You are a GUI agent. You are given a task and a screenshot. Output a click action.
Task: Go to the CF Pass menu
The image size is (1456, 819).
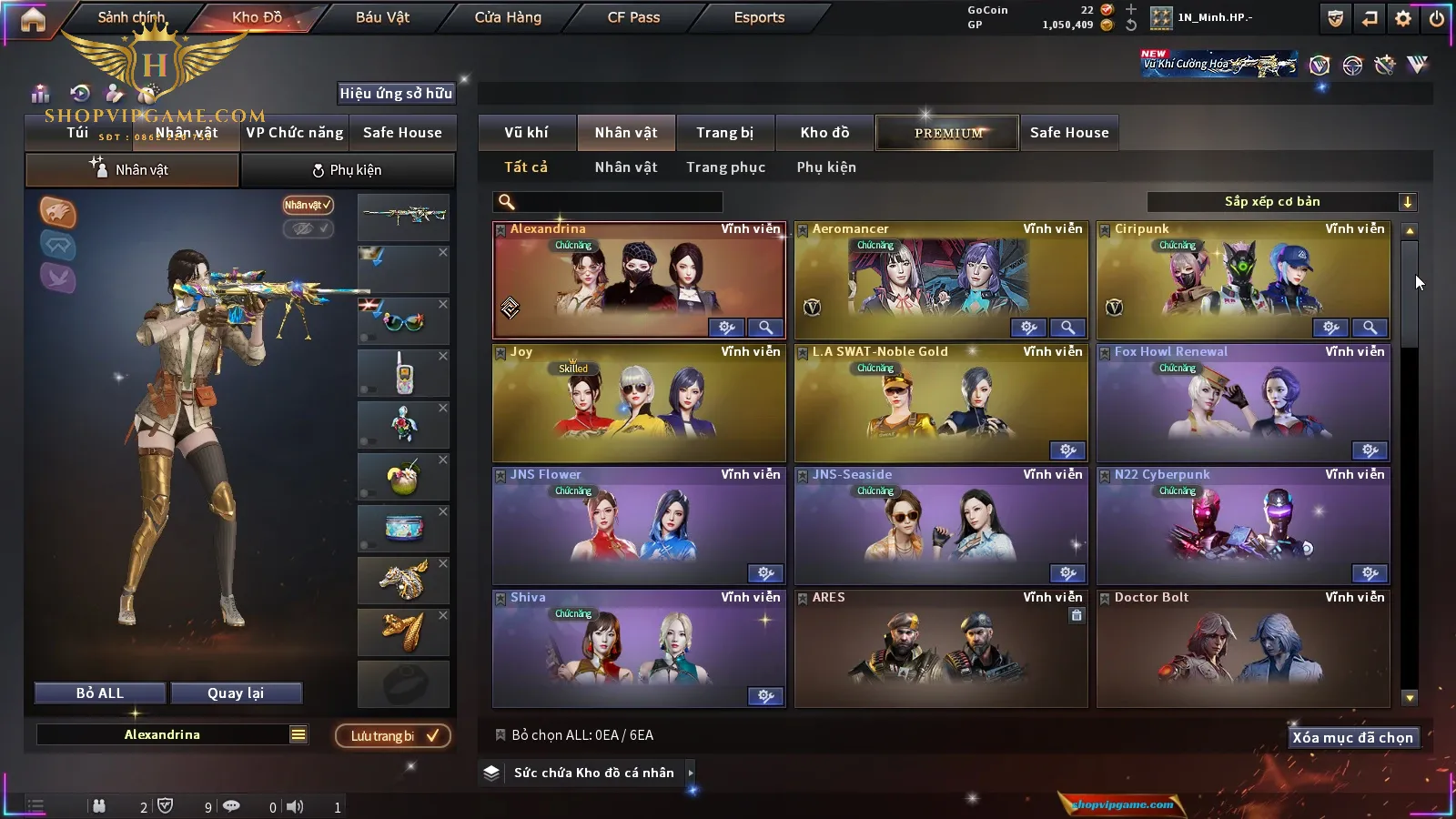[x=633, y=17]
